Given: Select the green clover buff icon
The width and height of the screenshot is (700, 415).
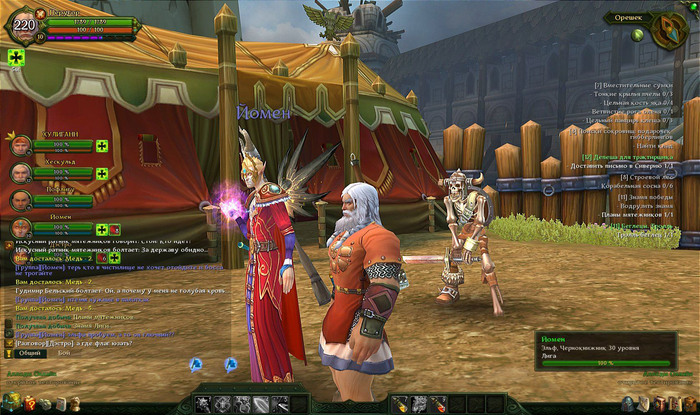Looking at the screenshot, I should point(16,58).
